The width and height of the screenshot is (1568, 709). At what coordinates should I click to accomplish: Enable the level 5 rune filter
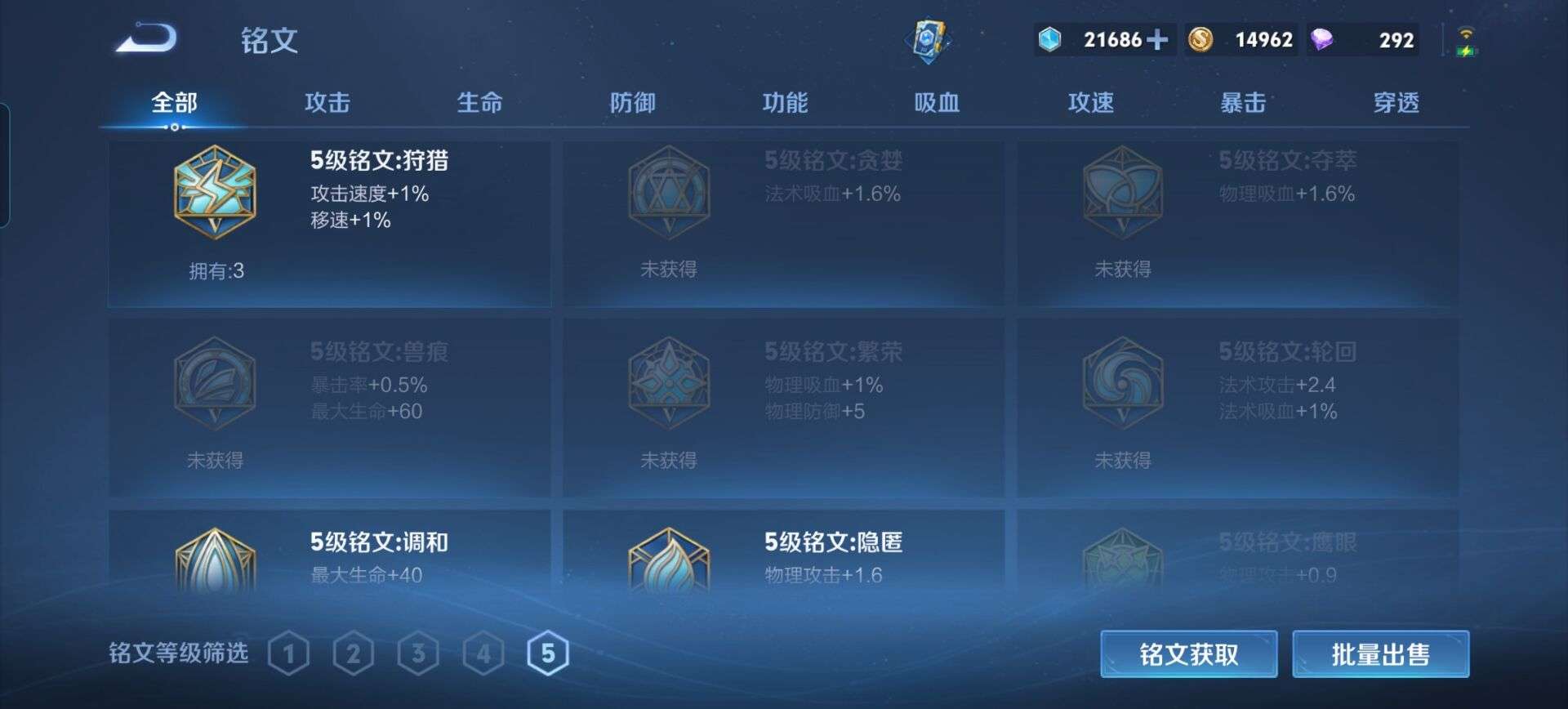[546, 653]
